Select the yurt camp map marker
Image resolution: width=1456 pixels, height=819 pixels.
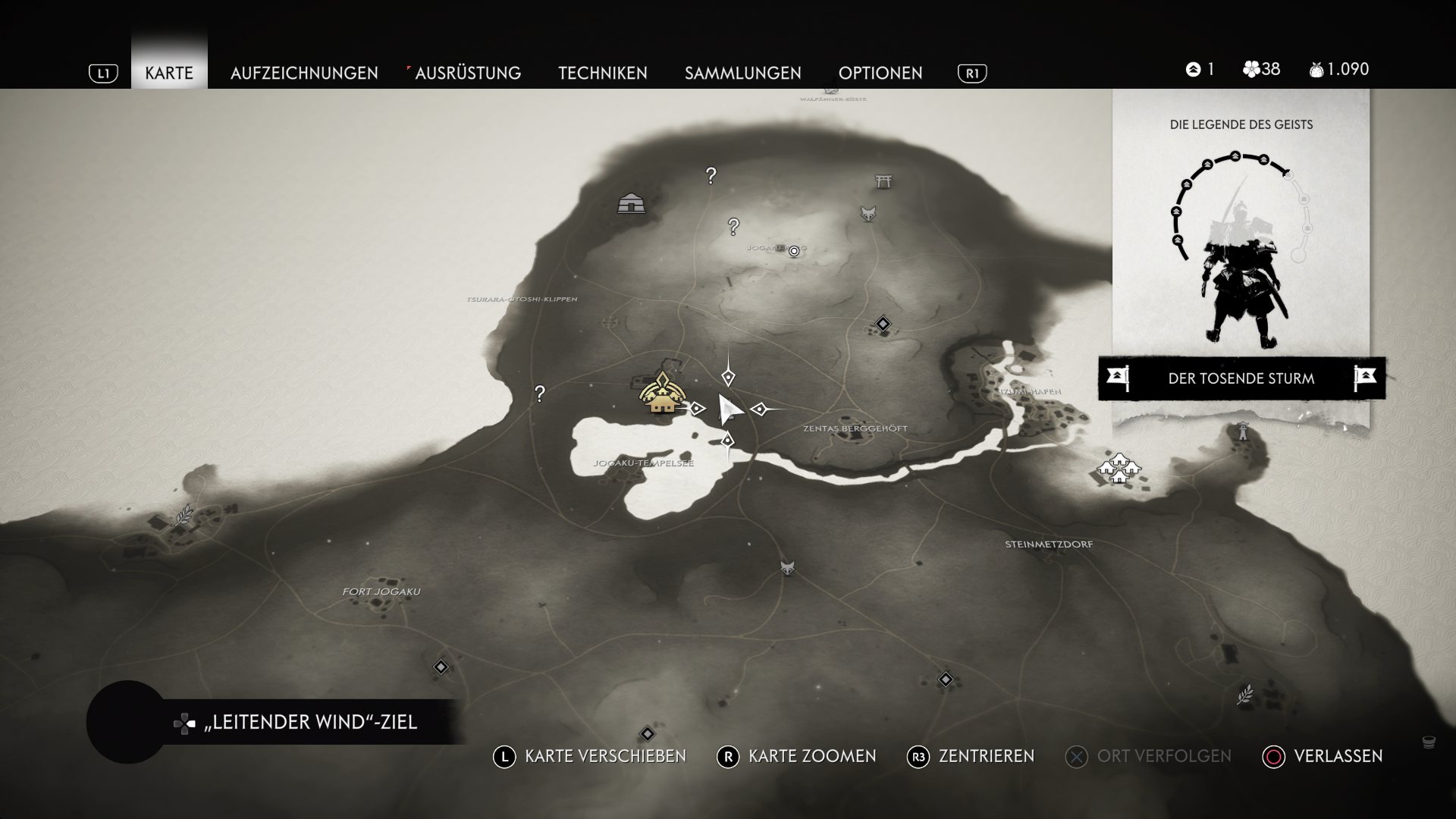[x=631, y=202]
